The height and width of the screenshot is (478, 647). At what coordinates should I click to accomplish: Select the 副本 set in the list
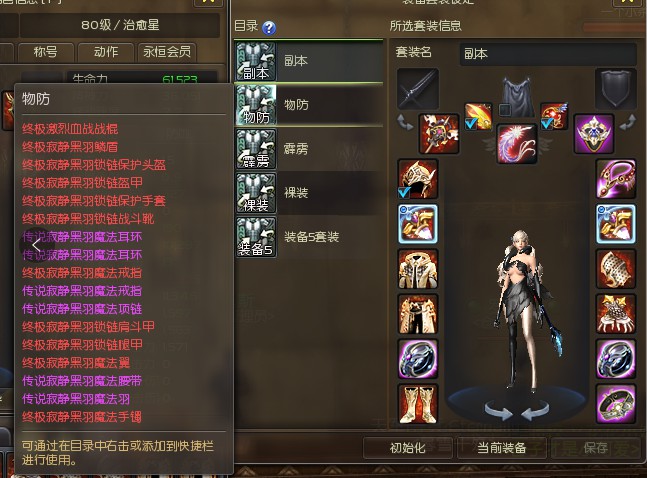tap(308, 61)
